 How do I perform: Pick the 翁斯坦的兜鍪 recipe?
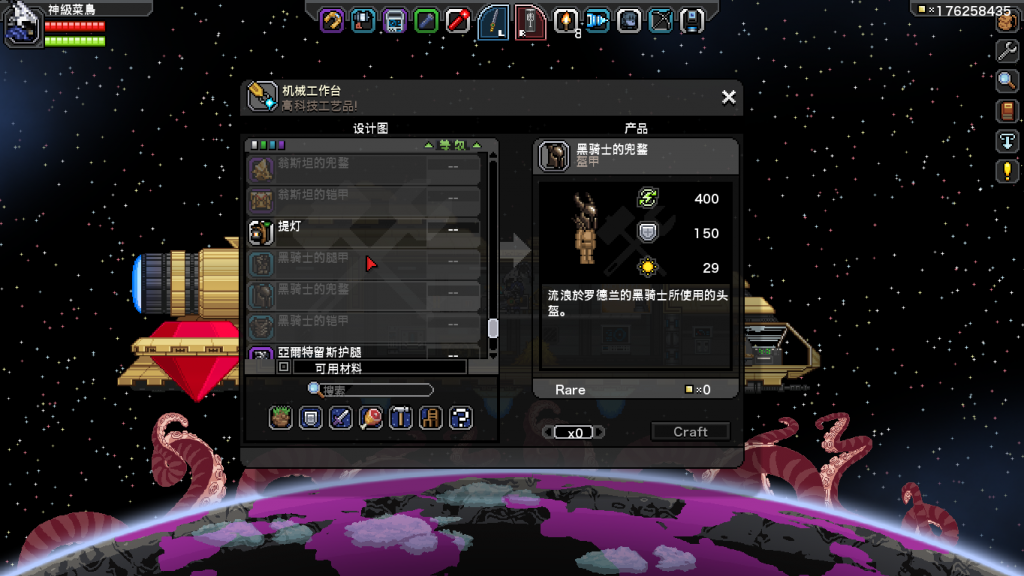tap(365, 167)
